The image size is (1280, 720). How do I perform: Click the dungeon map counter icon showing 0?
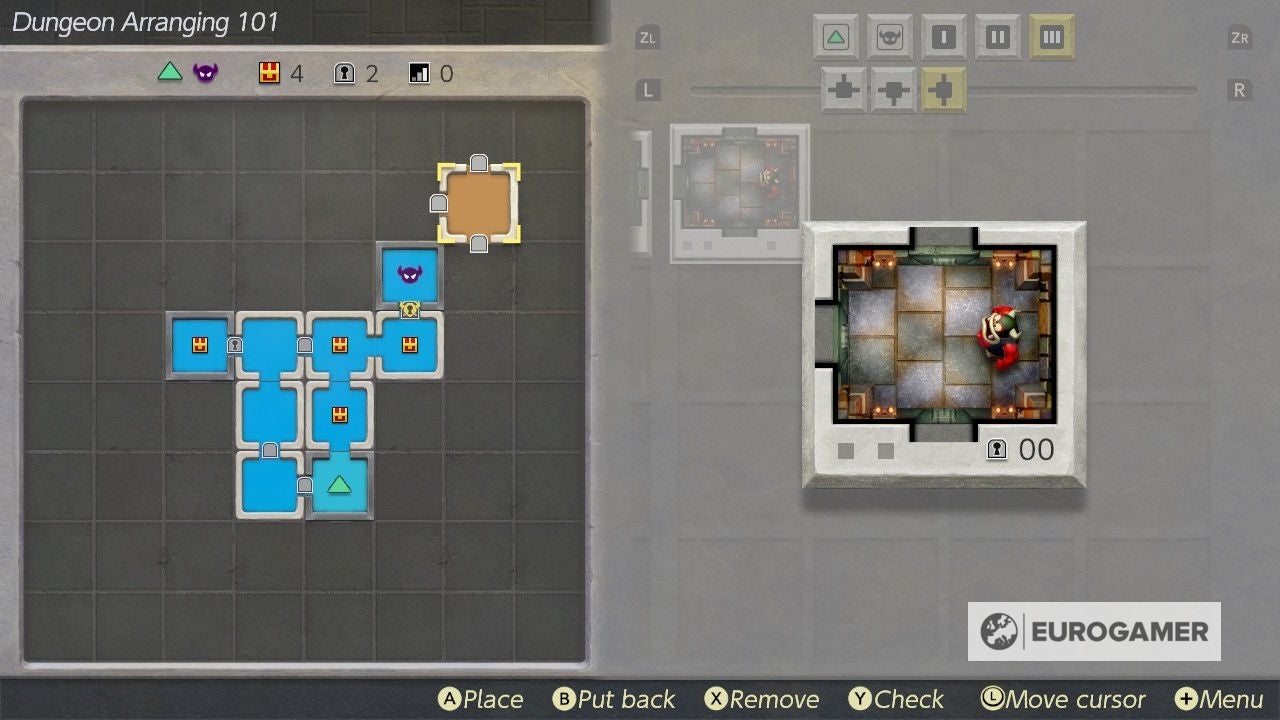[x=417, y=73]
